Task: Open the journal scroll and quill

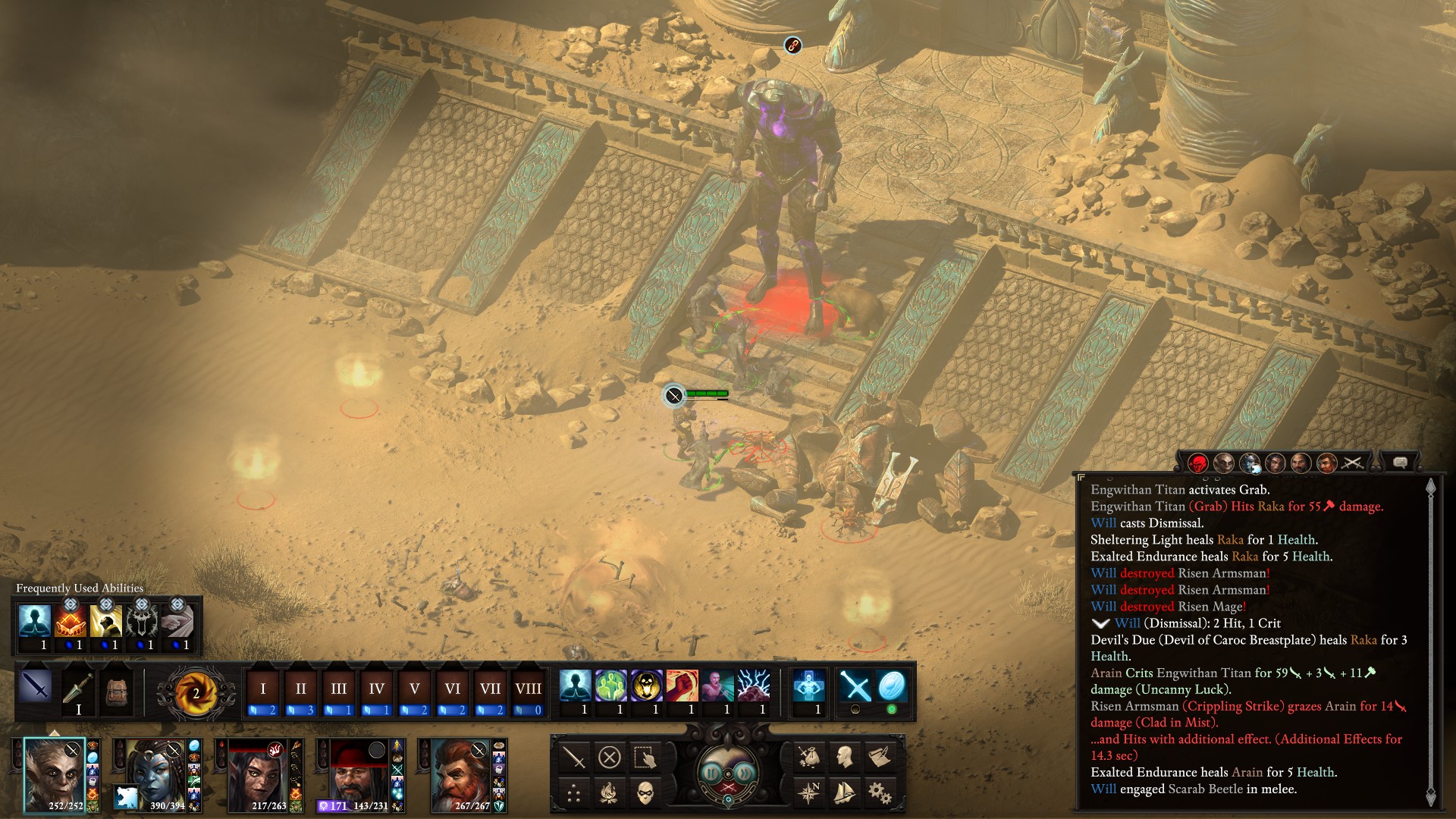Action: (880, 757)
